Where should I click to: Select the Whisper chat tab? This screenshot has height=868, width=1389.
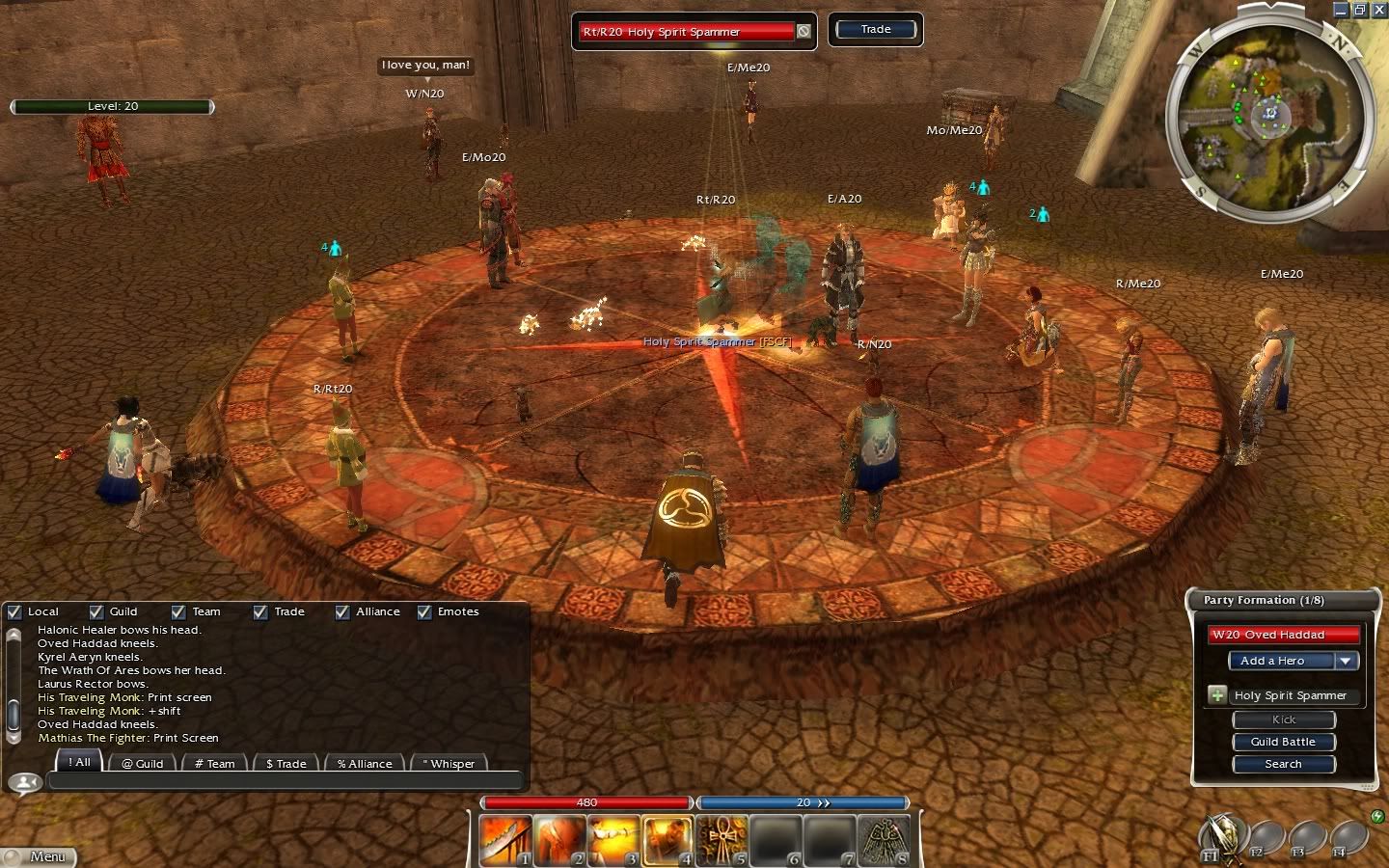coord(449,763)
